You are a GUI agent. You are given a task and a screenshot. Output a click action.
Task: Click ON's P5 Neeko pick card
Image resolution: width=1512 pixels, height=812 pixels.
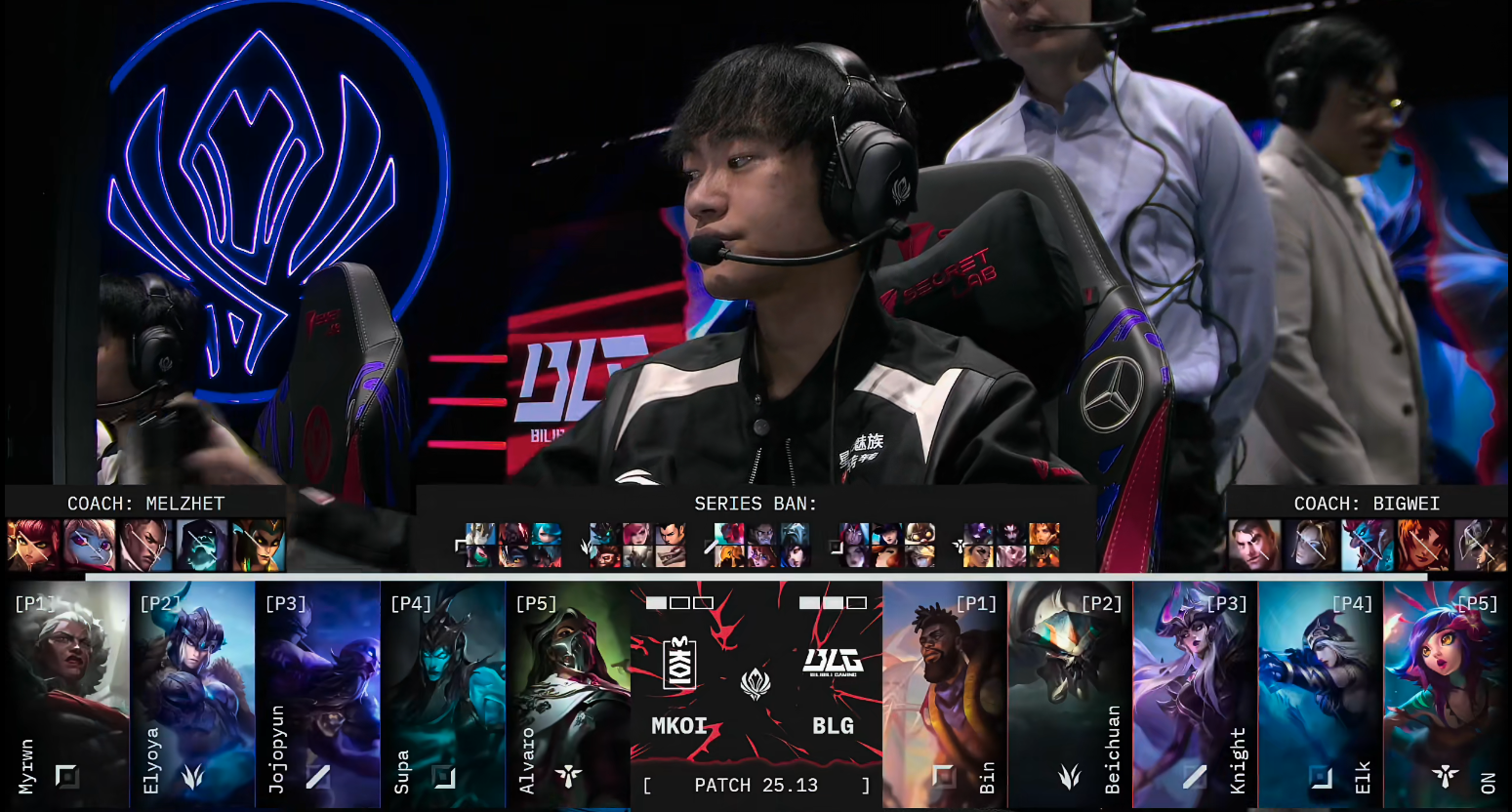[x=1445, y=694]
